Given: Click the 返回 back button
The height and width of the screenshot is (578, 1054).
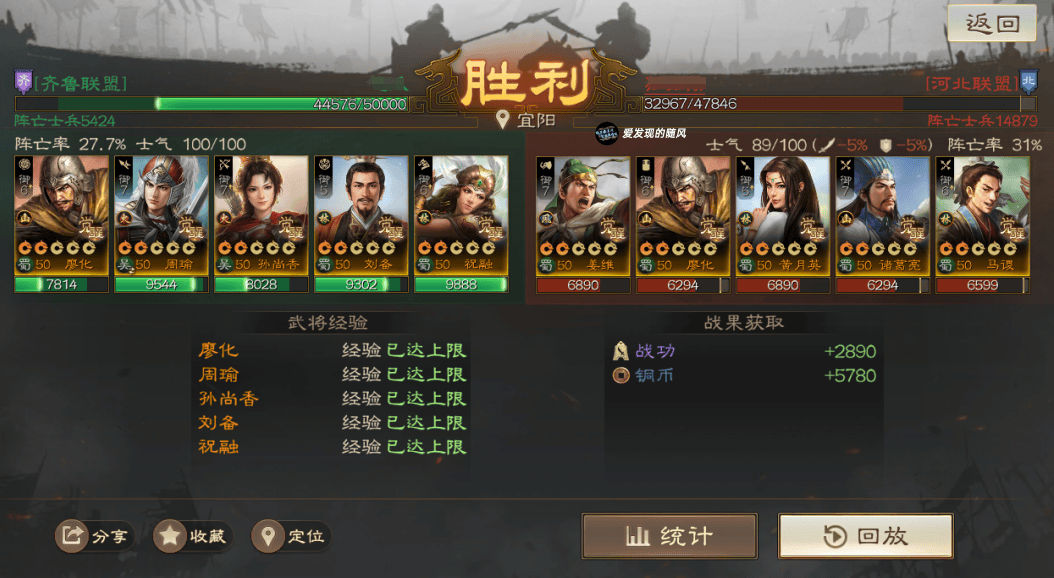Looking at the screenshot, I should pos(993,24).
